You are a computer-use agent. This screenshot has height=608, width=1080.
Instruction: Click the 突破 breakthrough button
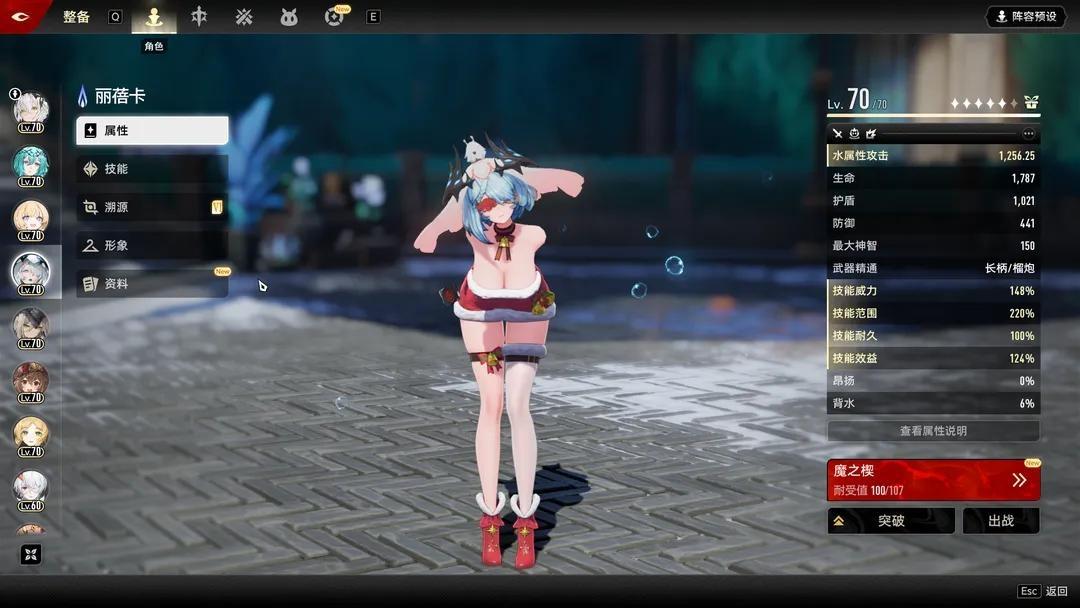(x=890, y=521)
